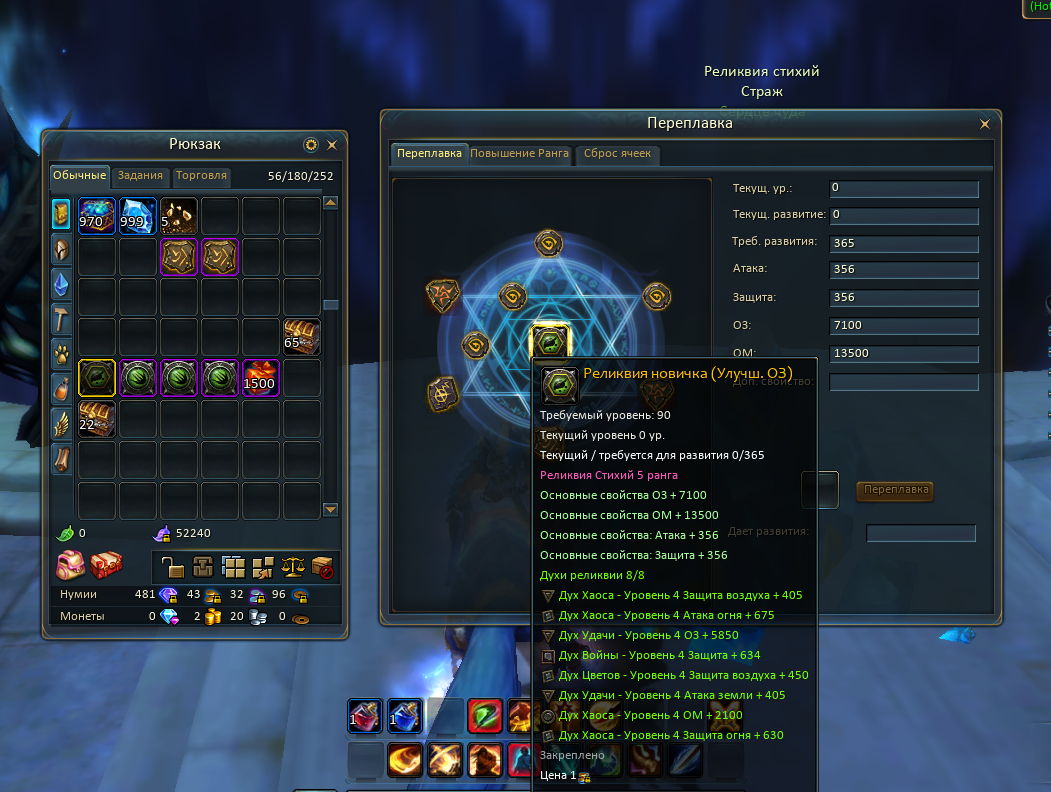1051x792 pixels.
Task: Switch to the Торговля bag tab
Action: click(202, 176)
